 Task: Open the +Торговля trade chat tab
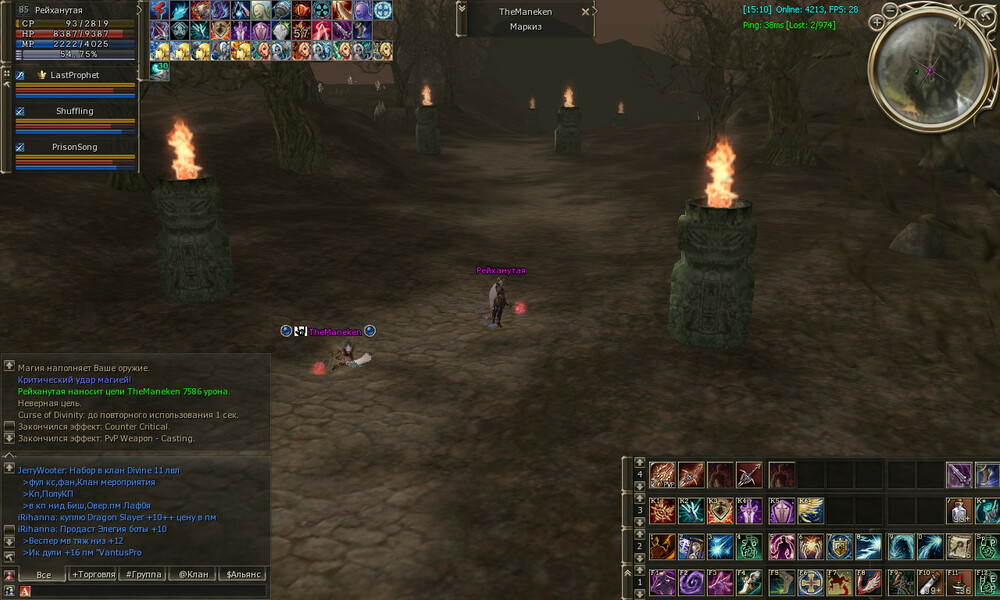[92, 574]
